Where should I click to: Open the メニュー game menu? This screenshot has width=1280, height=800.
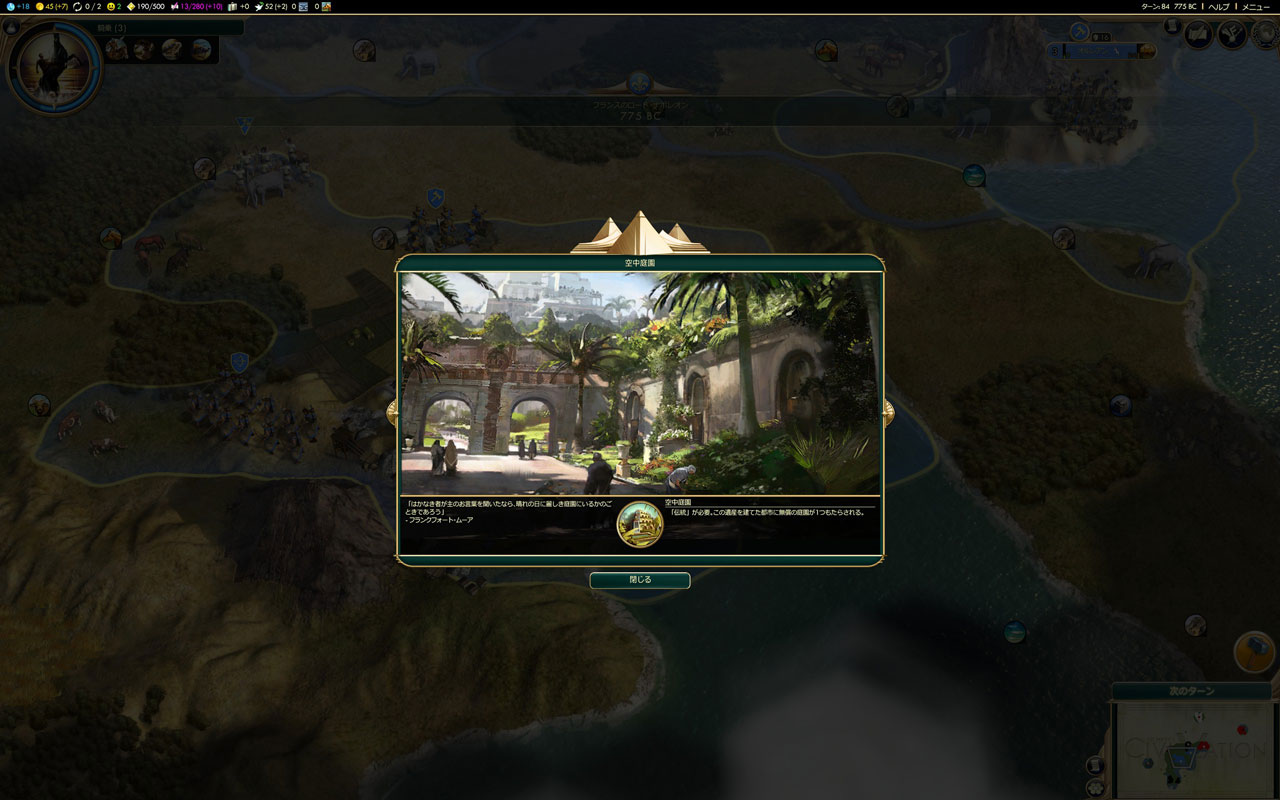pos(1256,7)
